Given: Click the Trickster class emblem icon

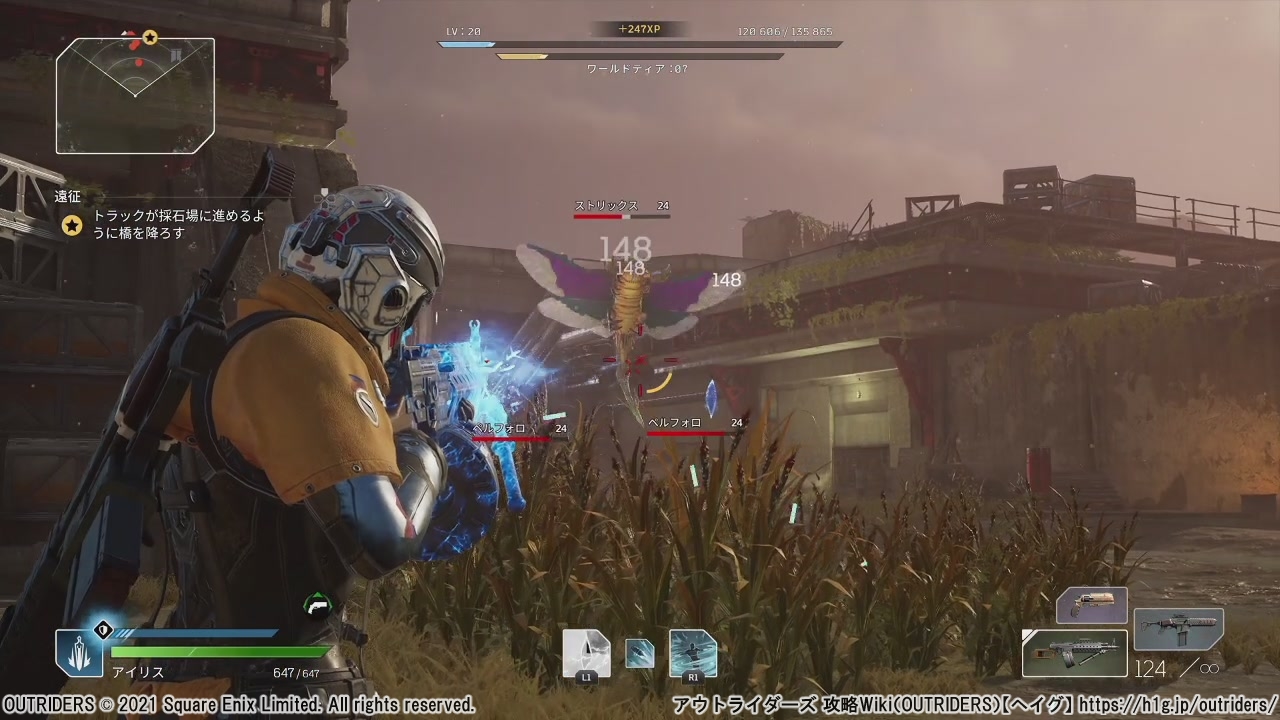Looking at the screenshot, I should click(78, 653).
